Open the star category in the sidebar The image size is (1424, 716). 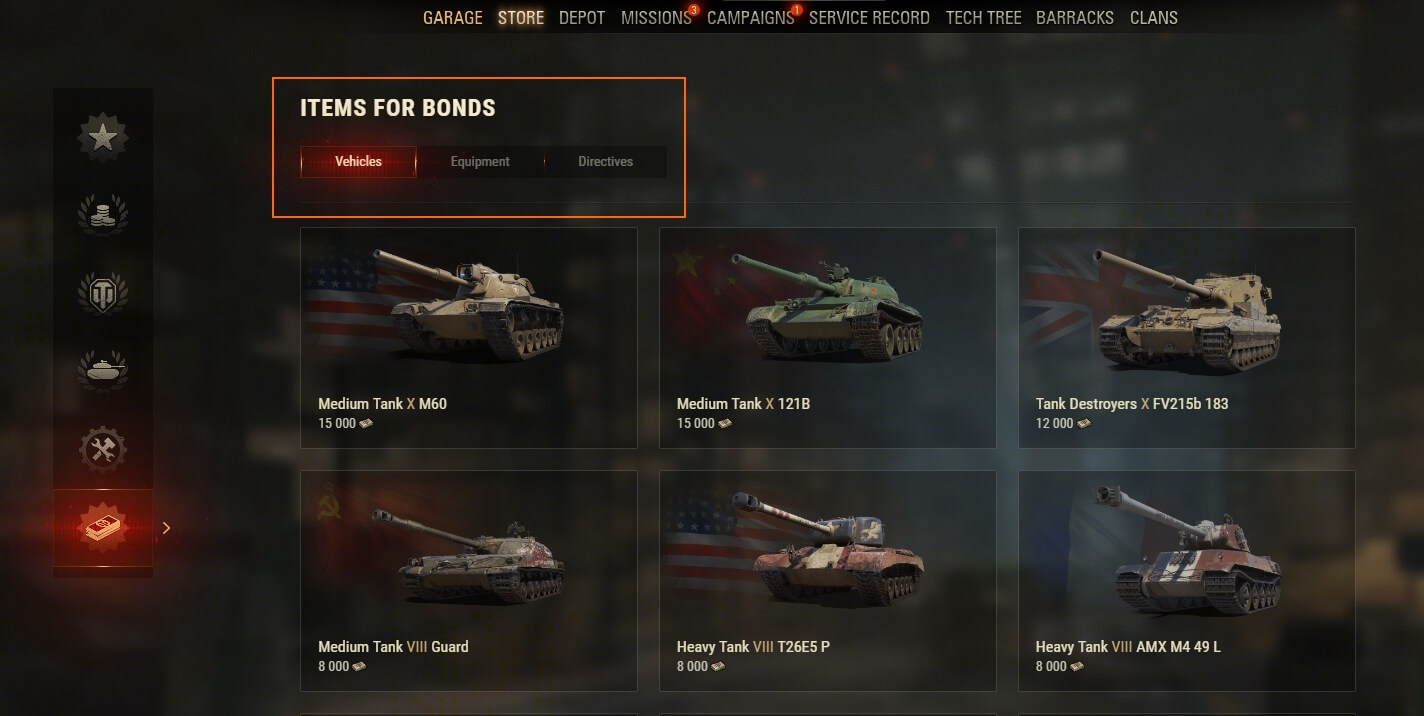click(x=103, y=138)
